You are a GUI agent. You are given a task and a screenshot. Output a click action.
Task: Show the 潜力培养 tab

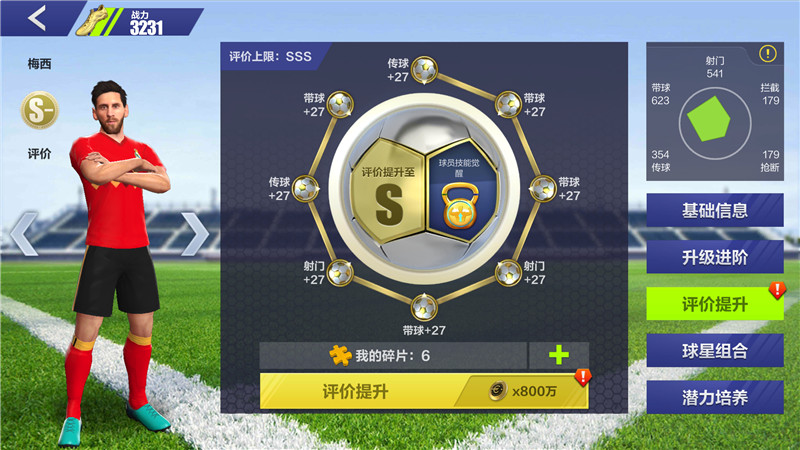tap(714, 396)
